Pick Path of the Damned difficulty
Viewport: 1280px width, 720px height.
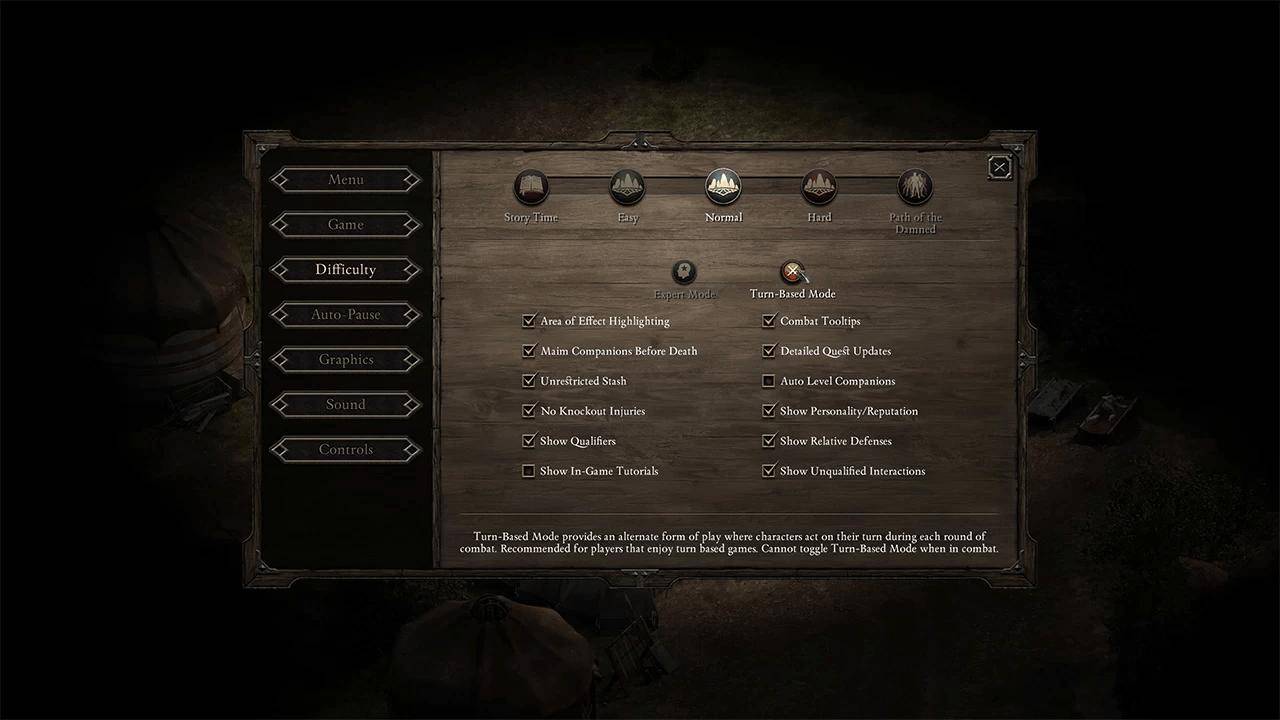pos(915,187)
